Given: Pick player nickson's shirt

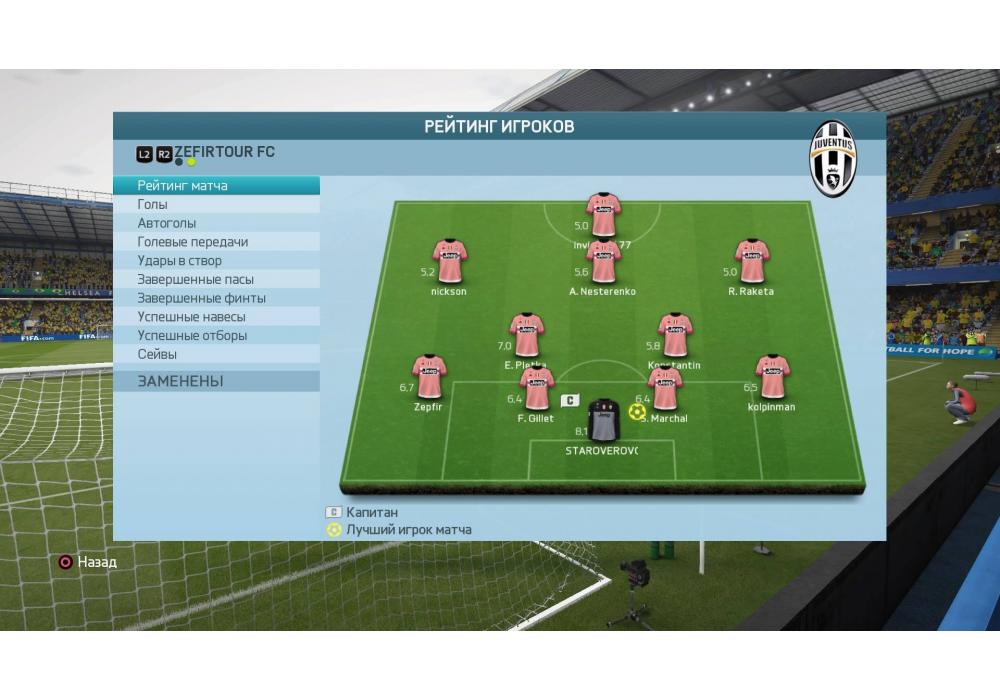Looking at the screenshot, I should [x=450, y=261].
